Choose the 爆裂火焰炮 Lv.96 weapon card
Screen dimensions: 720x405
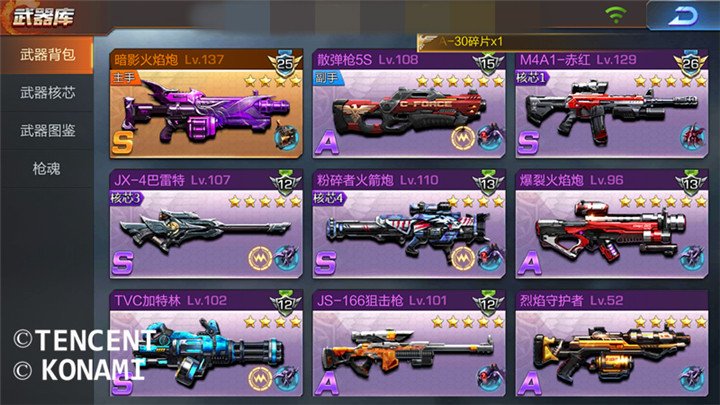tap(611, 225)
